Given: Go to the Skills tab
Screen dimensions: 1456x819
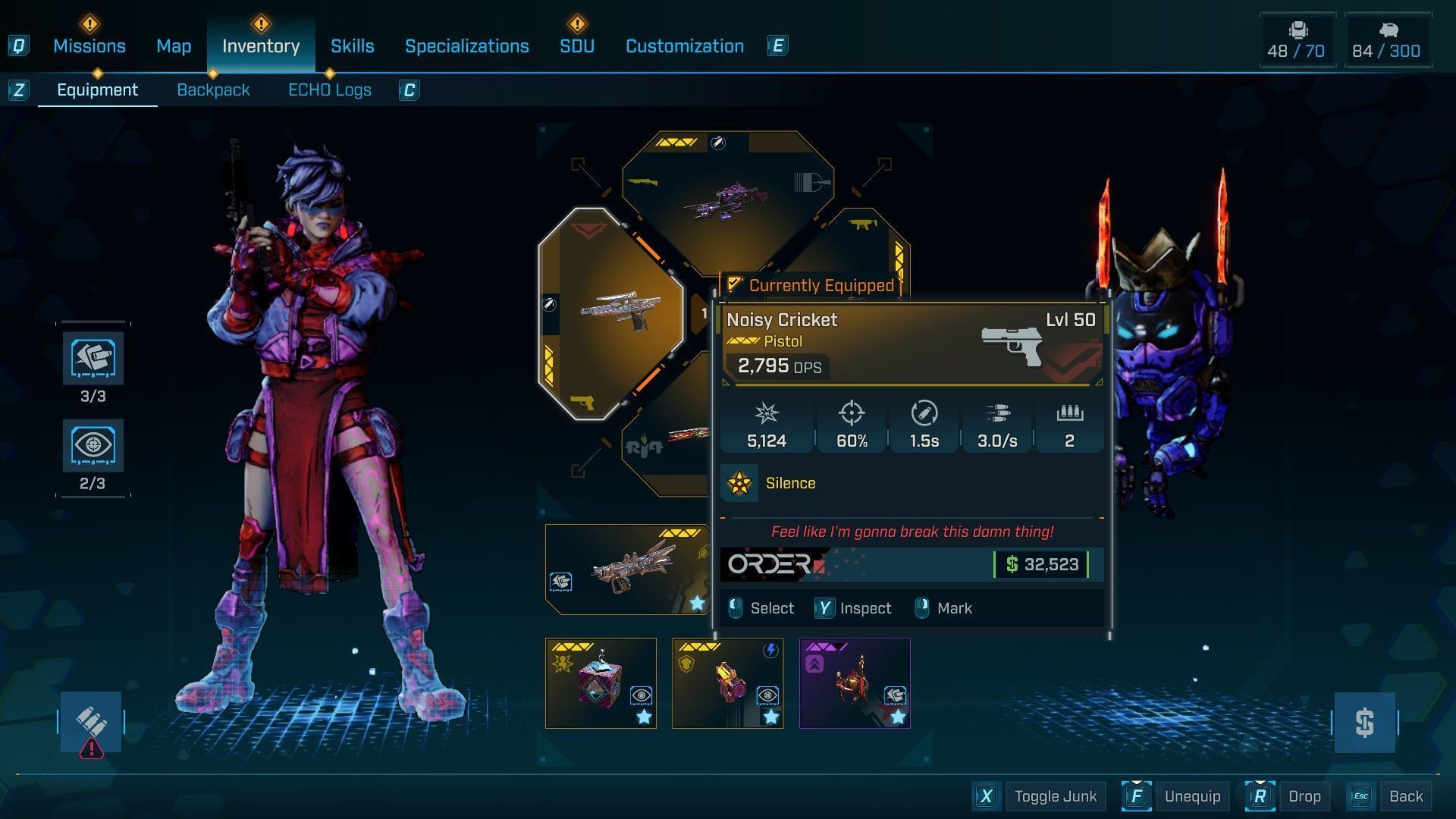Looking at the screenshot, I should point(352,46).
